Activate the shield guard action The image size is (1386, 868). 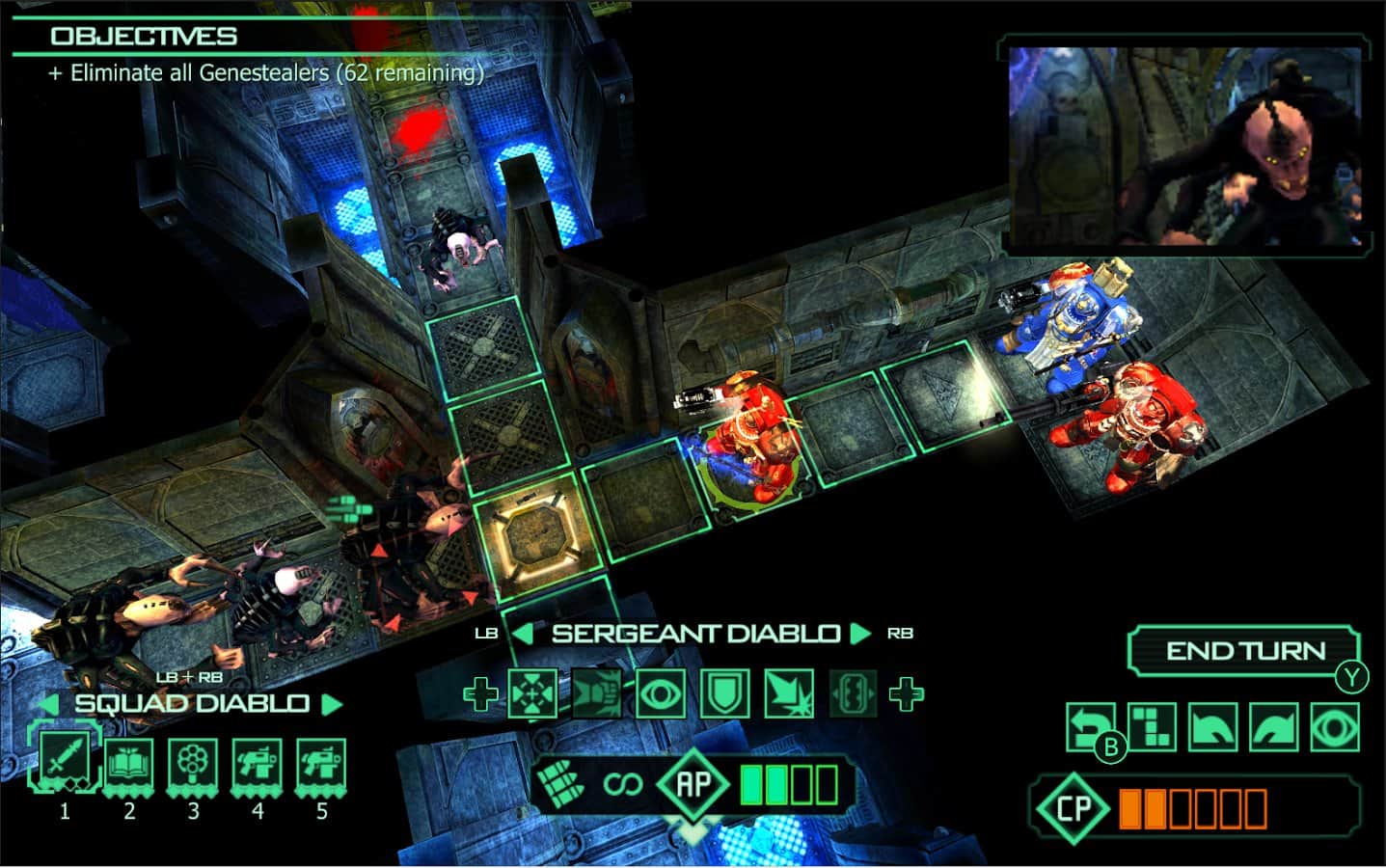click(724, 693)
